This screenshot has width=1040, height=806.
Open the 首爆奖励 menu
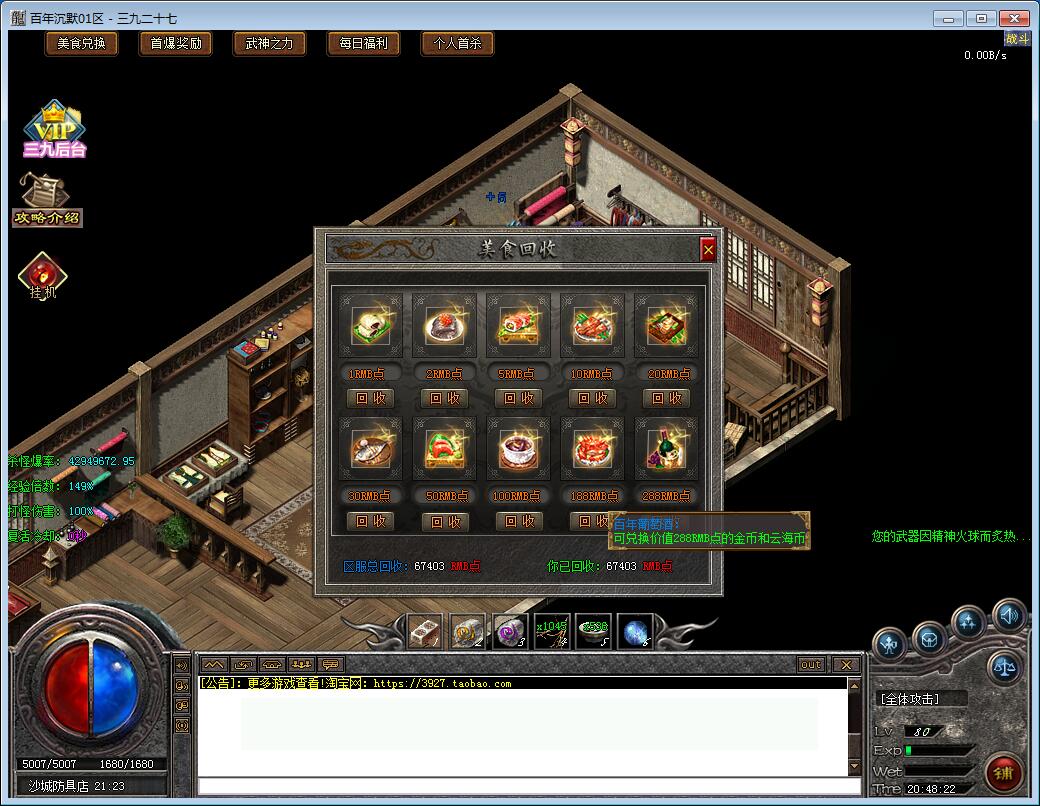pos(175,43)
